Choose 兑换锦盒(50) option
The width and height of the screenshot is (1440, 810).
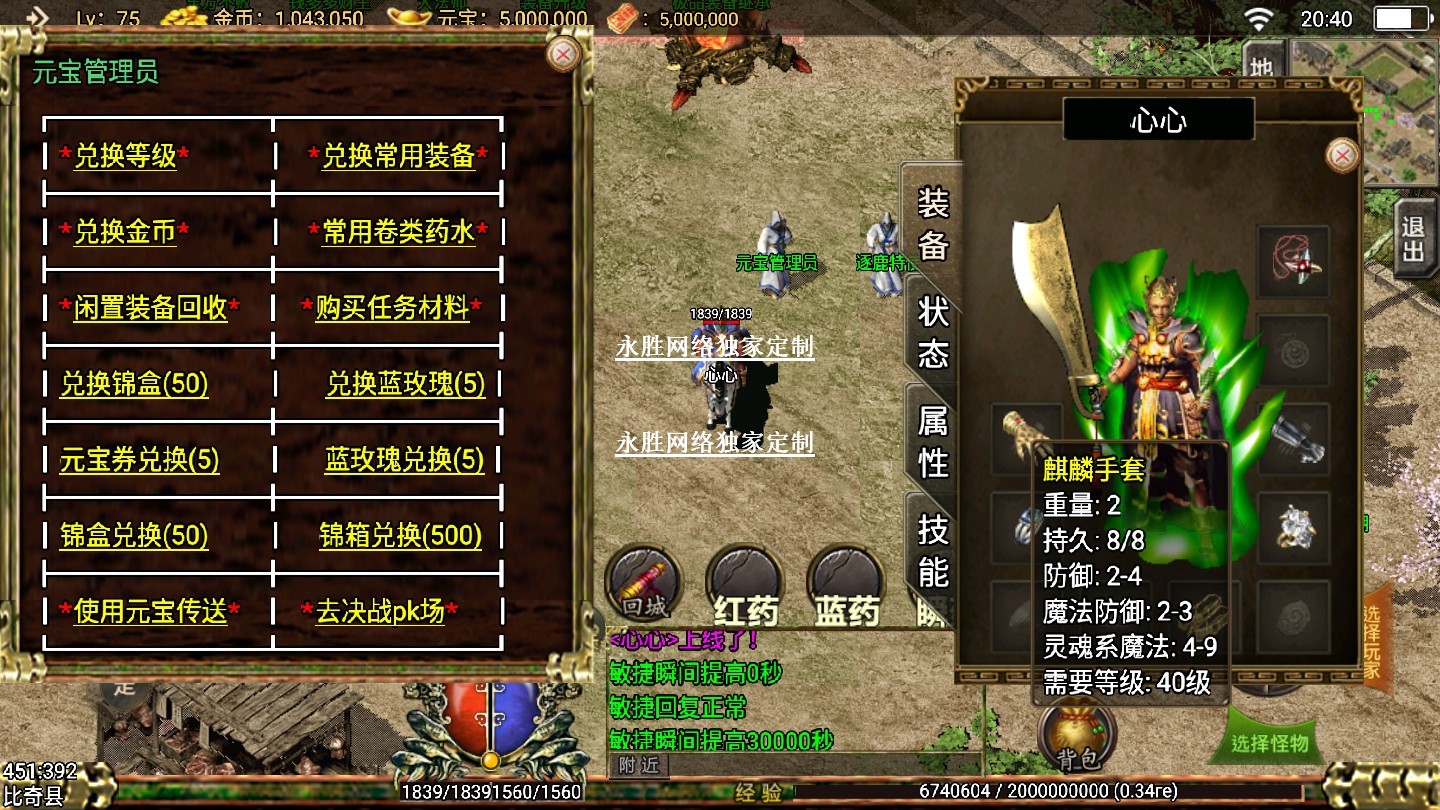(134, 384)
